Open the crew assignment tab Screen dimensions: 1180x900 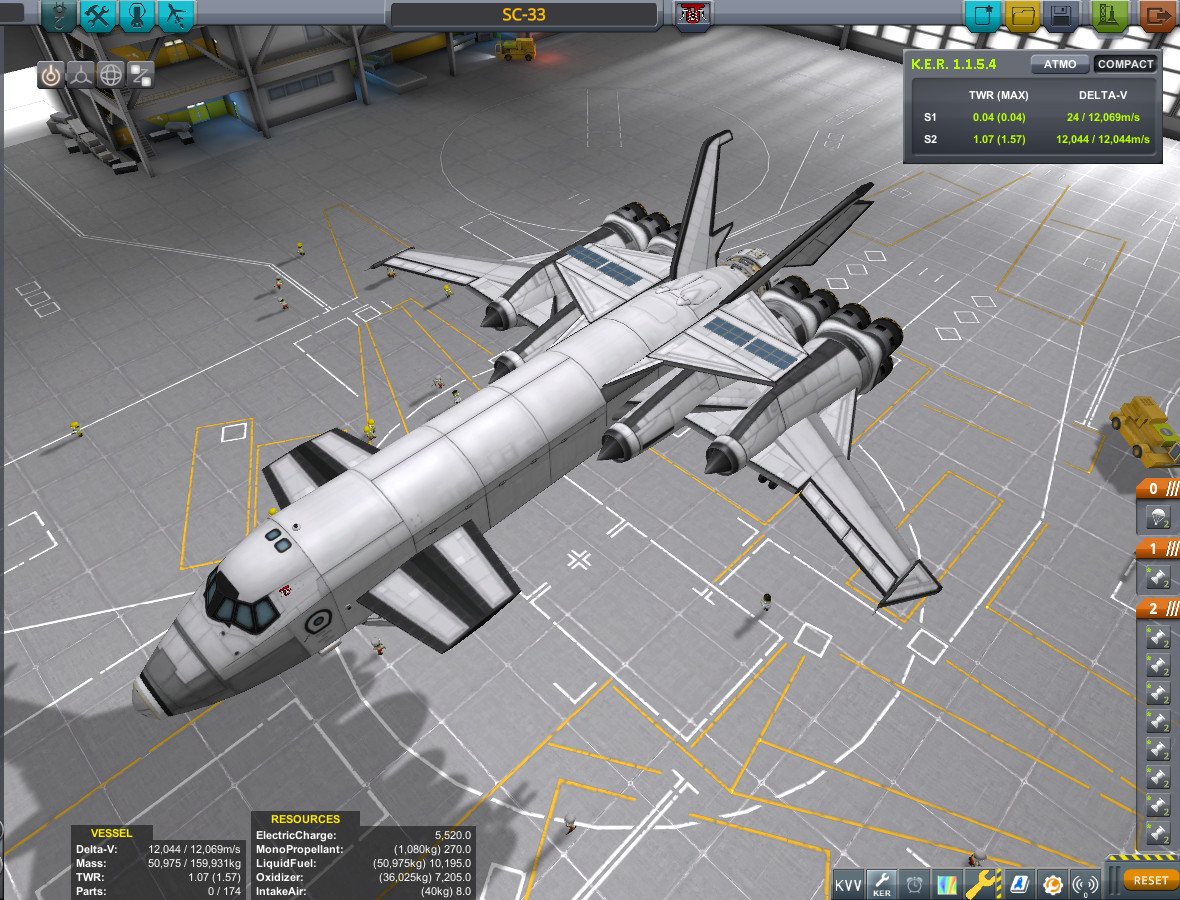click(x=137, y=15)
